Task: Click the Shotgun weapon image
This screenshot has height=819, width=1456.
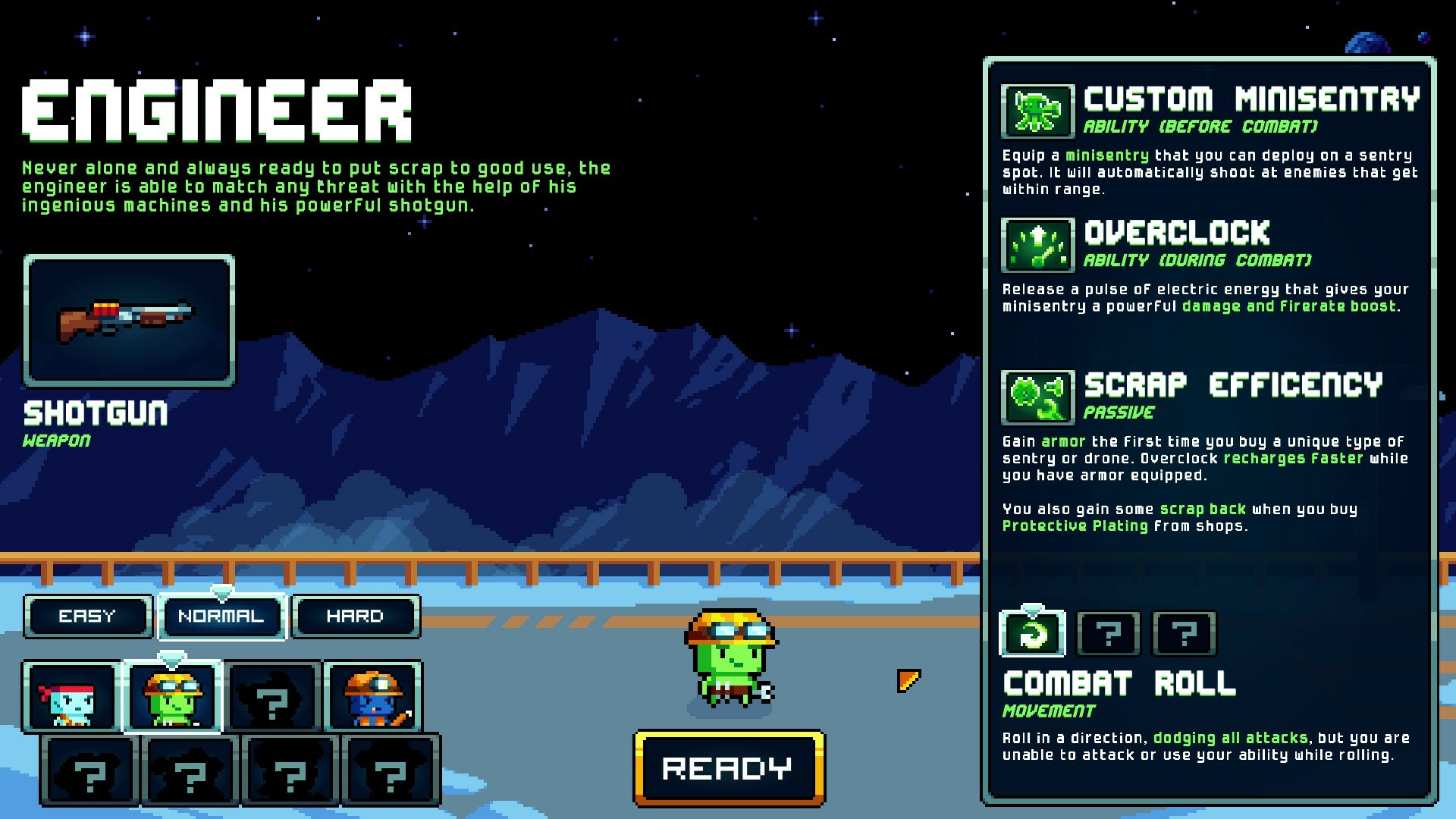Action: 129,322
